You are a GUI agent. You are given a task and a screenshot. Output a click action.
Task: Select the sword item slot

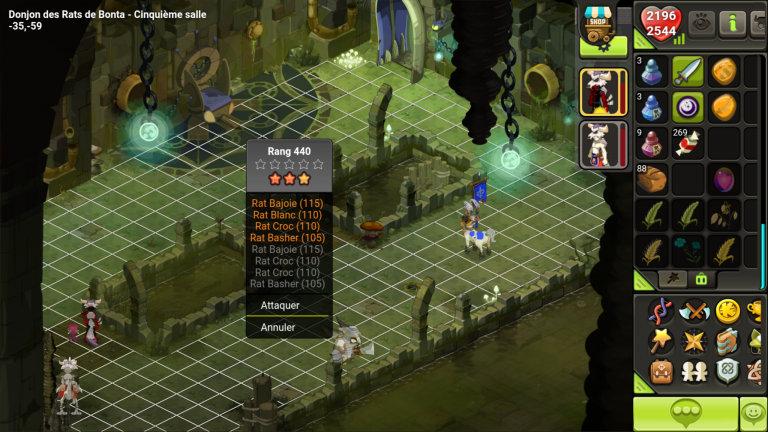tap(687, 71)
